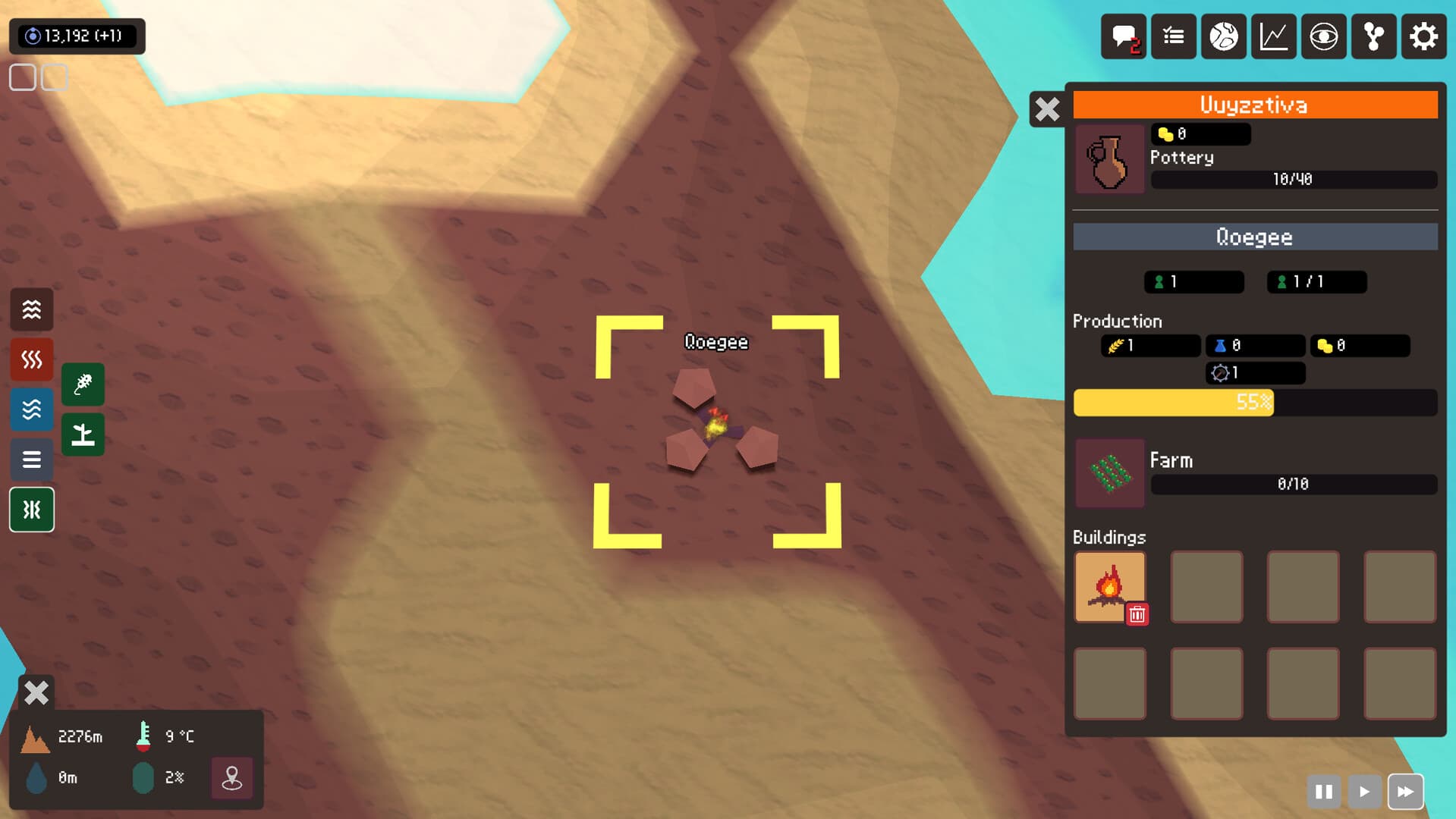View the statistics graph
Viewport: 1456px width, 819px height.
(1274, 36)
